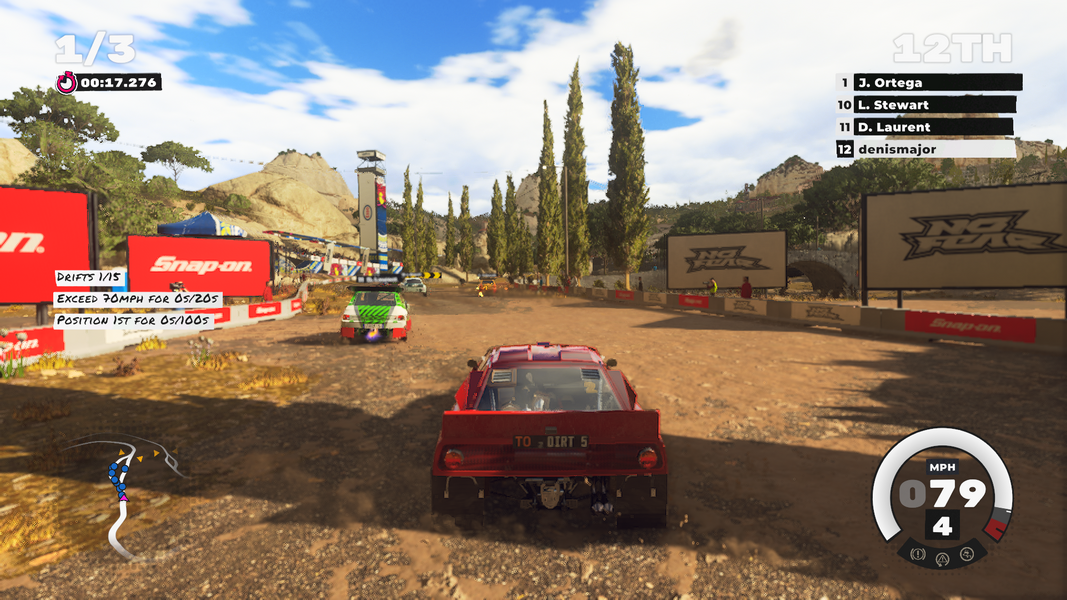Click the handbrake warning icon
The width and height of the screenshot is (1067, 600).
917,553
